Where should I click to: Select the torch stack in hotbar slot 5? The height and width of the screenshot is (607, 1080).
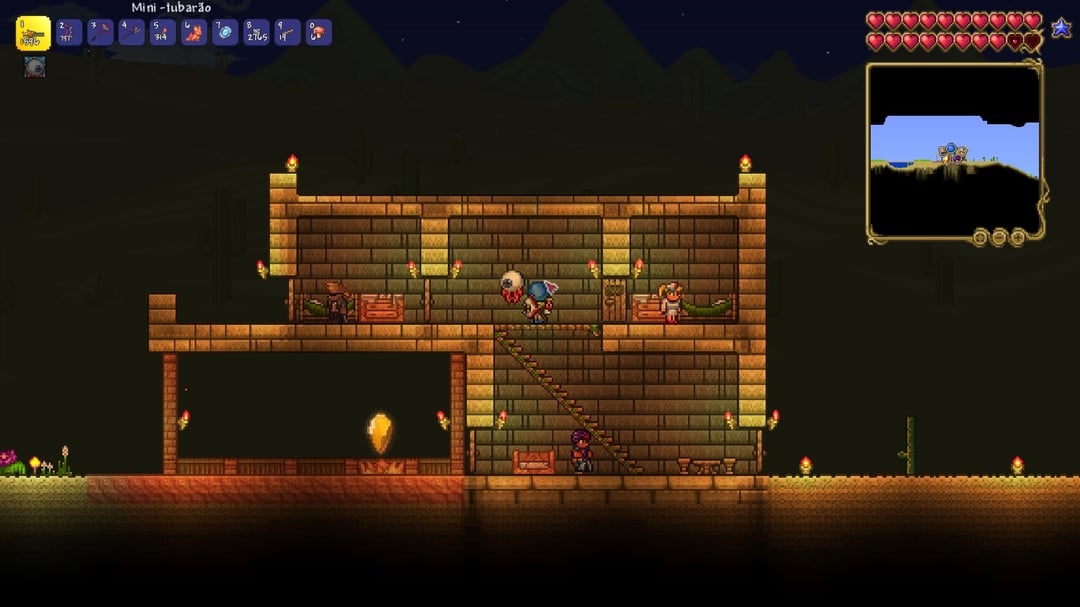pos(163,33)
